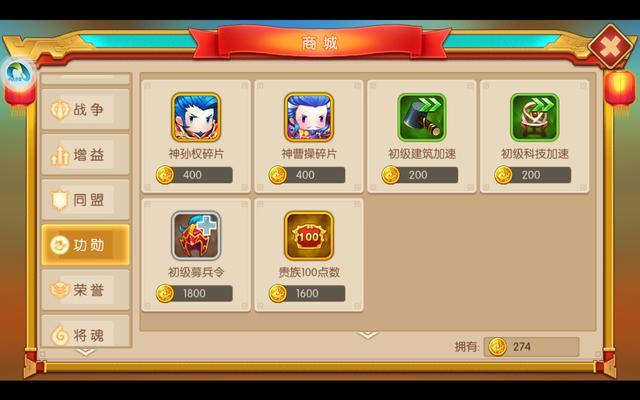The image size is (640, 400).
Task: Open the 增益 shop category
Action: pos(85,154)
